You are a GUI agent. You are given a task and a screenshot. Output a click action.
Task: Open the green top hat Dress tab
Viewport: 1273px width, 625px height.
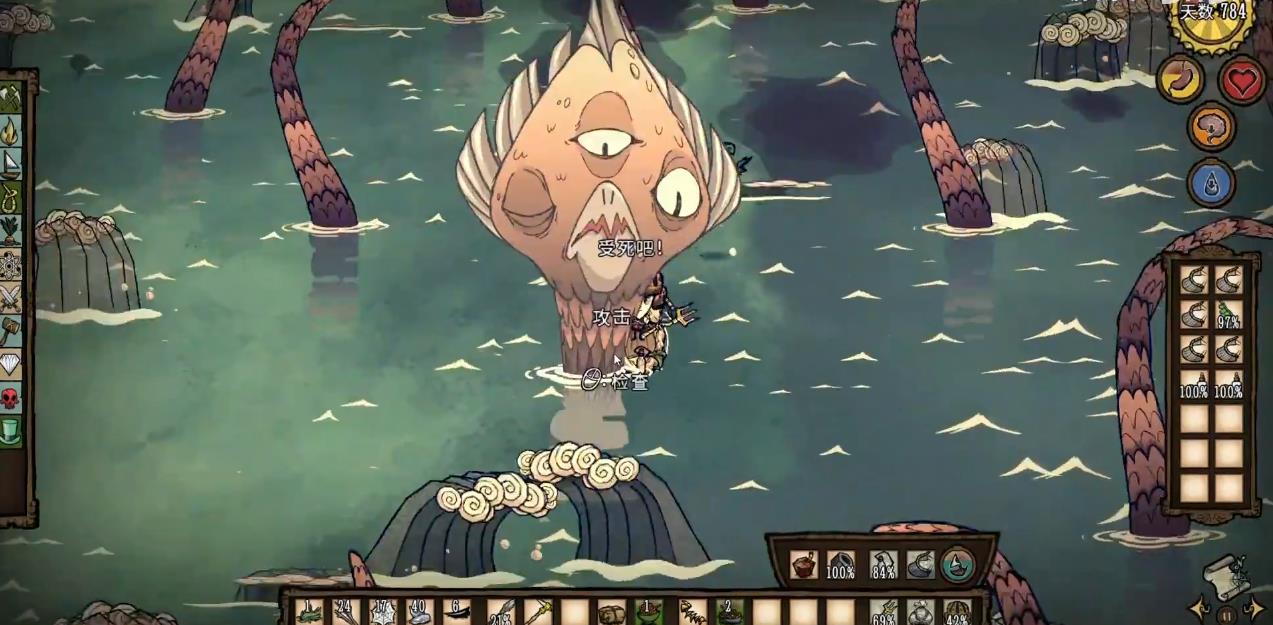point(11,431)
